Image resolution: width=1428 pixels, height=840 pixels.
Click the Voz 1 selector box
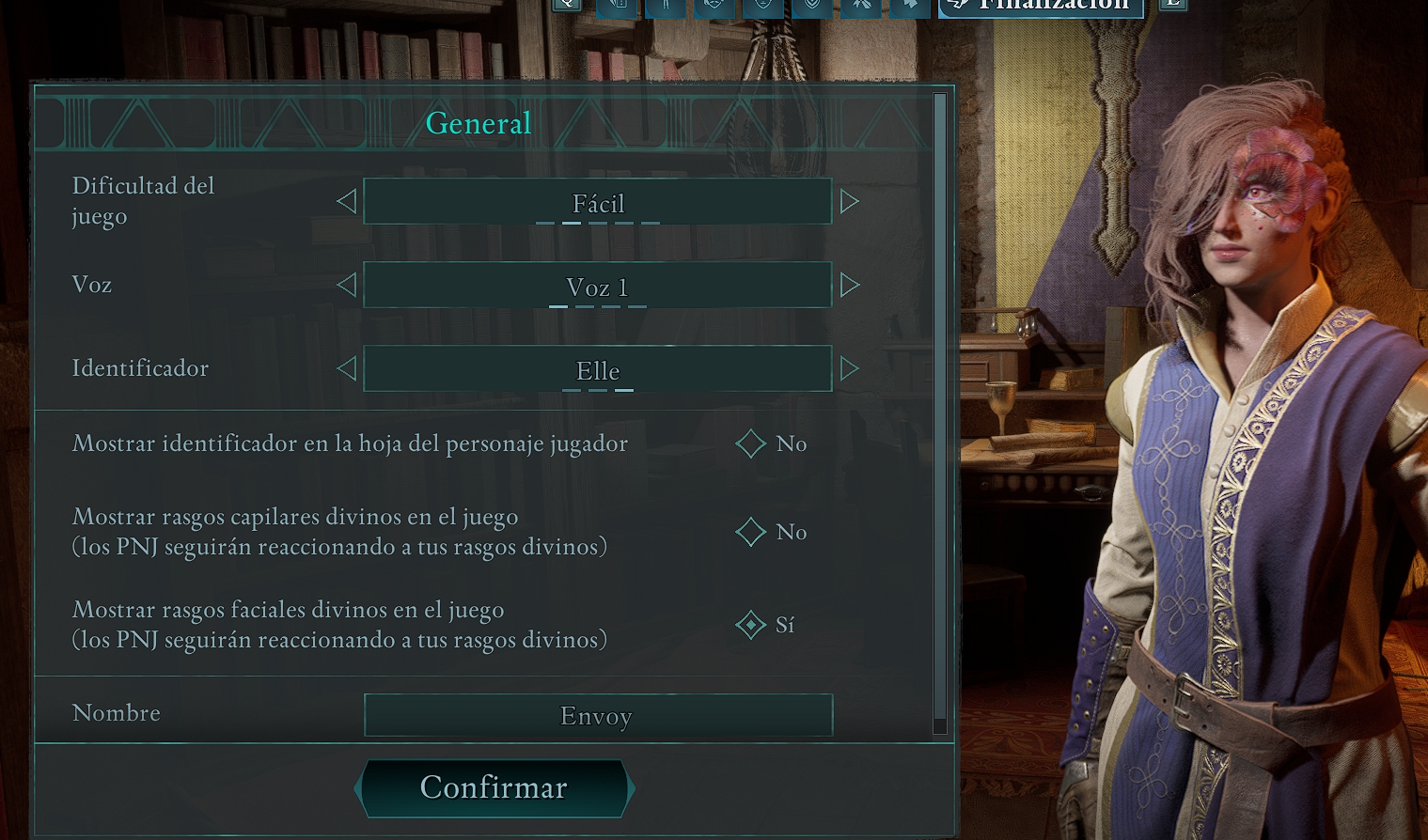tap(598, 285)
